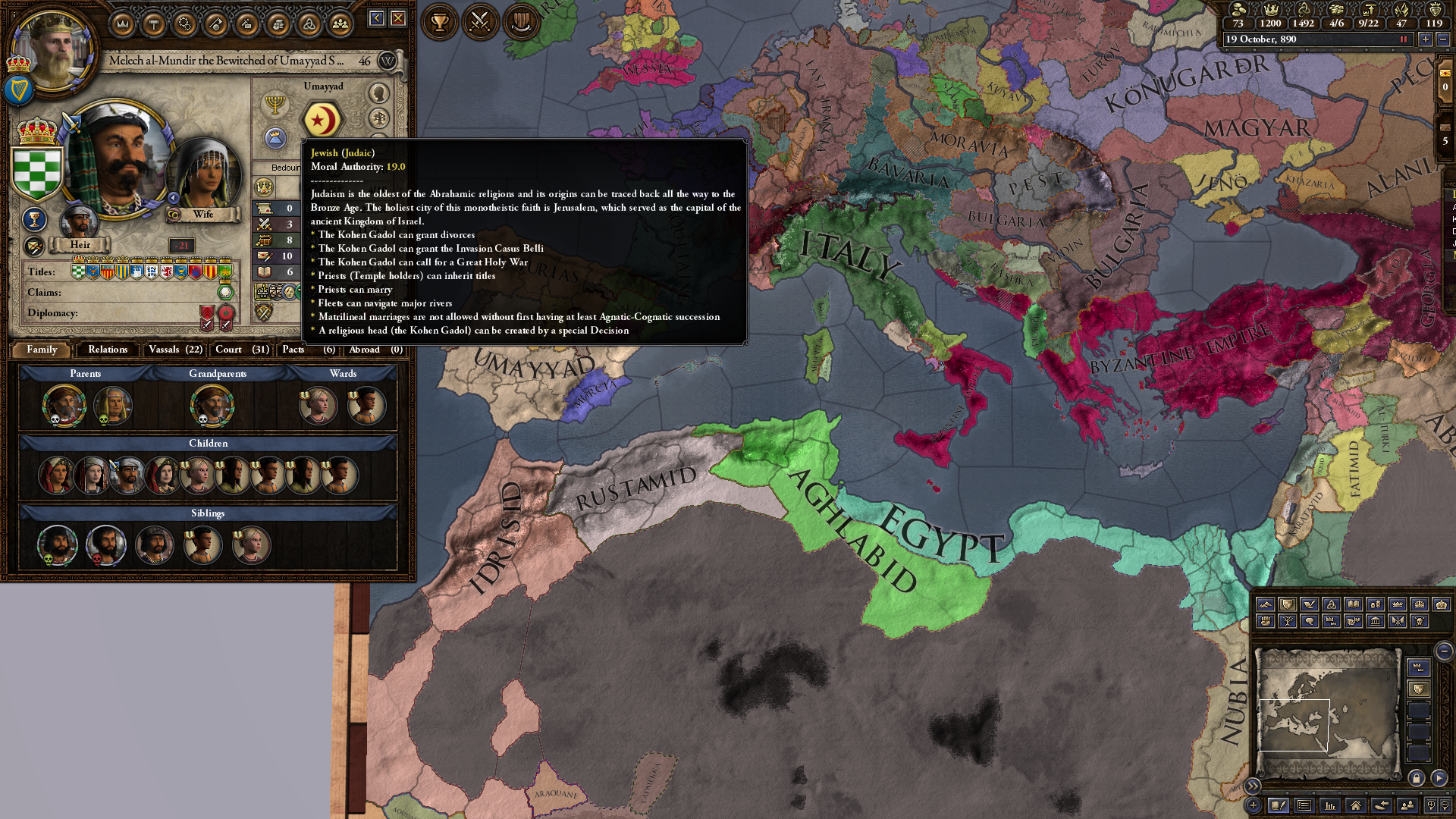This screenshot has width=1456, height=819.
Task: Unpause the game with the pause button
Action: [1404, 39]
